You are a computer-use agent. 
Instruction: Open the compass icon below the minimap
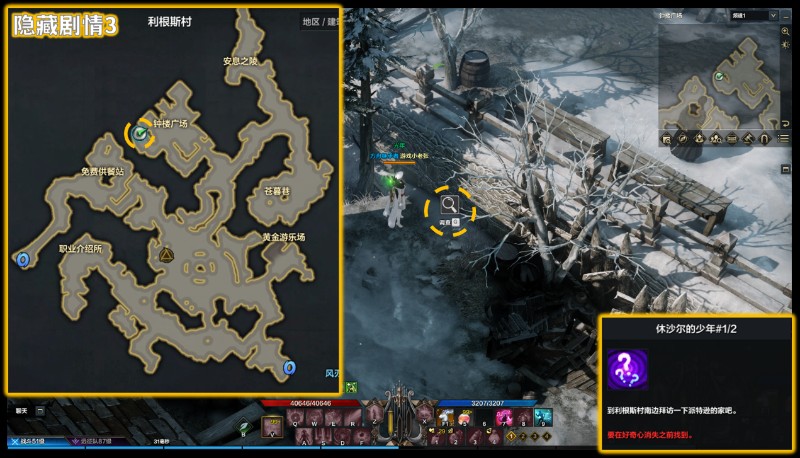click(683, 138)
